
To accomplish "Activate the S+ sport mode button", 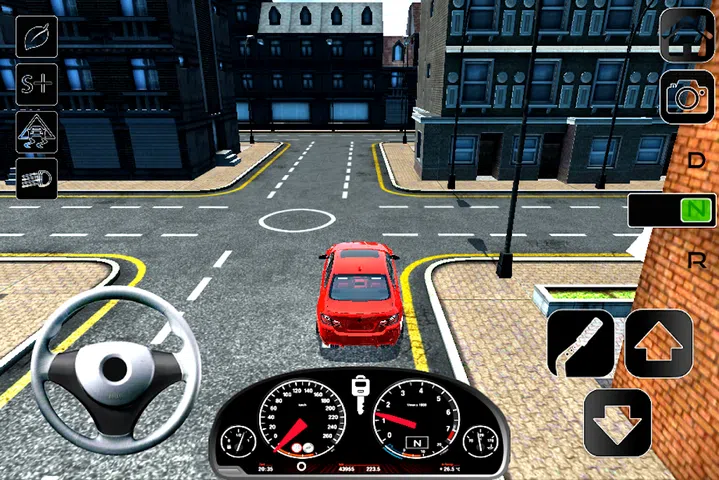I will click(x=37, y=84).
